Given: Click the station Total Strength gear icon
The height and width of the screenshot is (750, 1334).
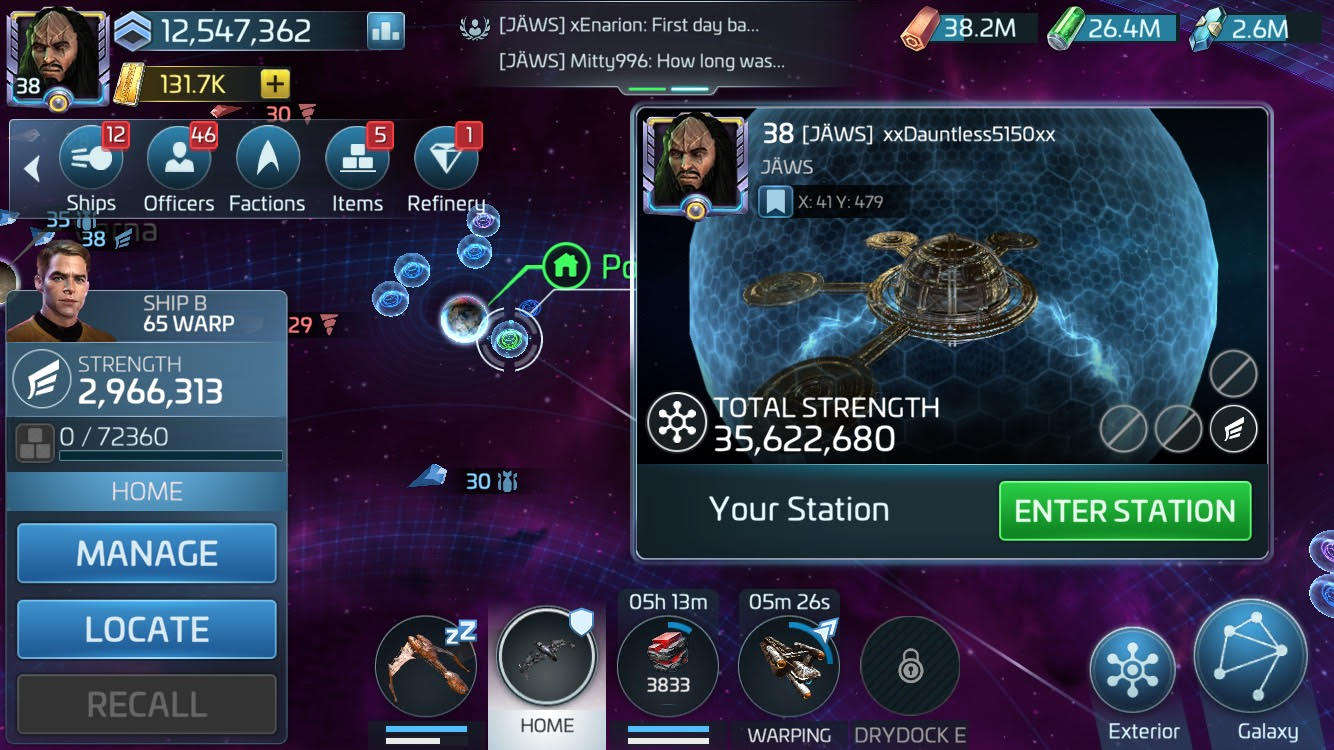Looking at the screenshot, I should point(678,420).
